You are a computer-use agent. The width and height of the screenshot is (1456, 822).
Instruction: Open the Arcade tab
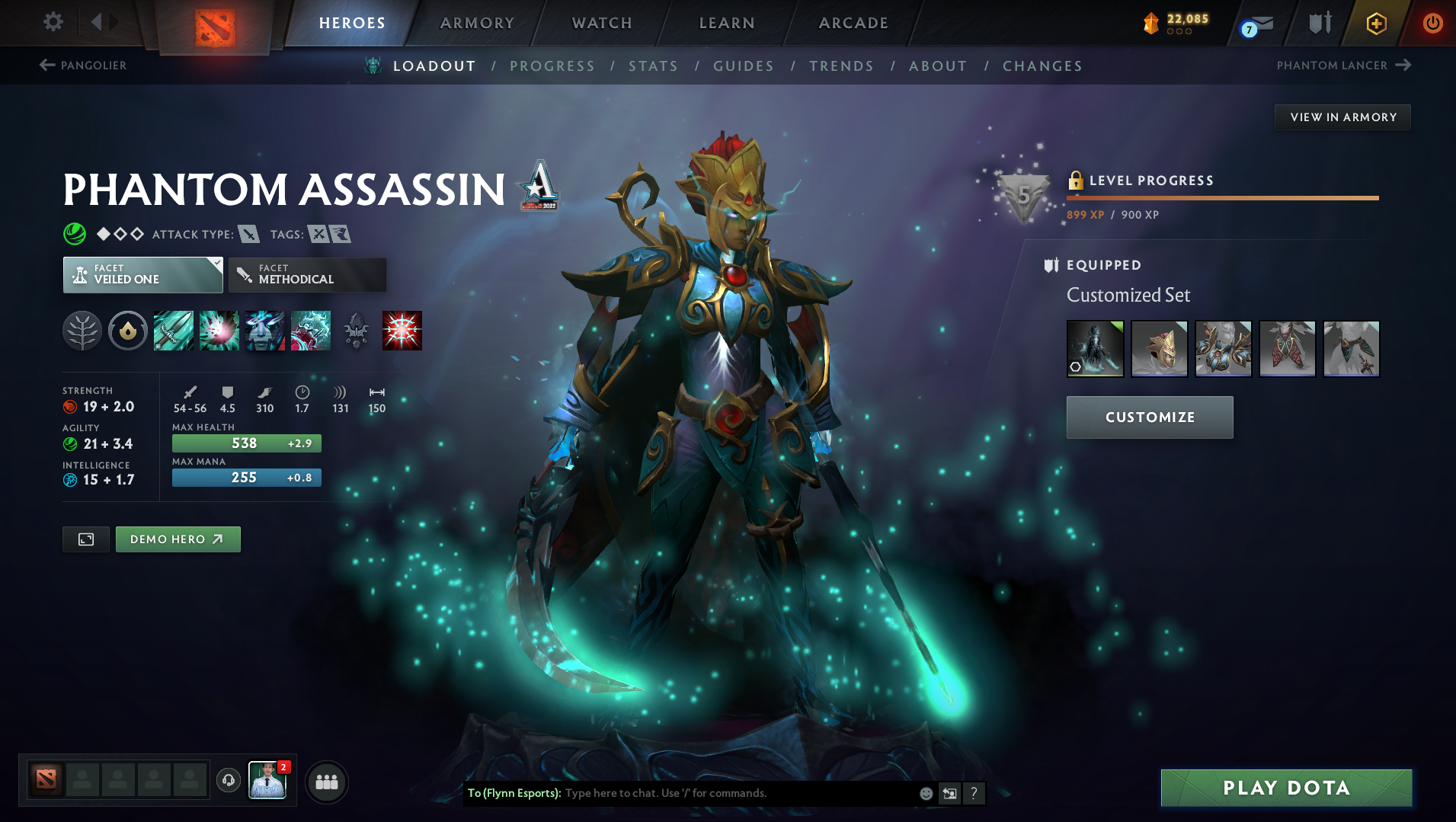(853, 23)
